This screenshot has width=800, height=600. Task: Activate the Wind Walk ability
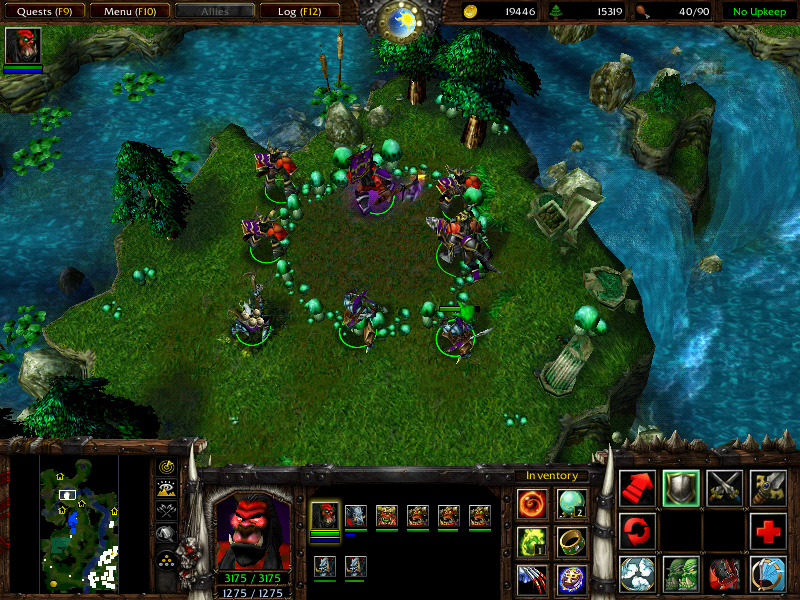(x=637, y=574)
